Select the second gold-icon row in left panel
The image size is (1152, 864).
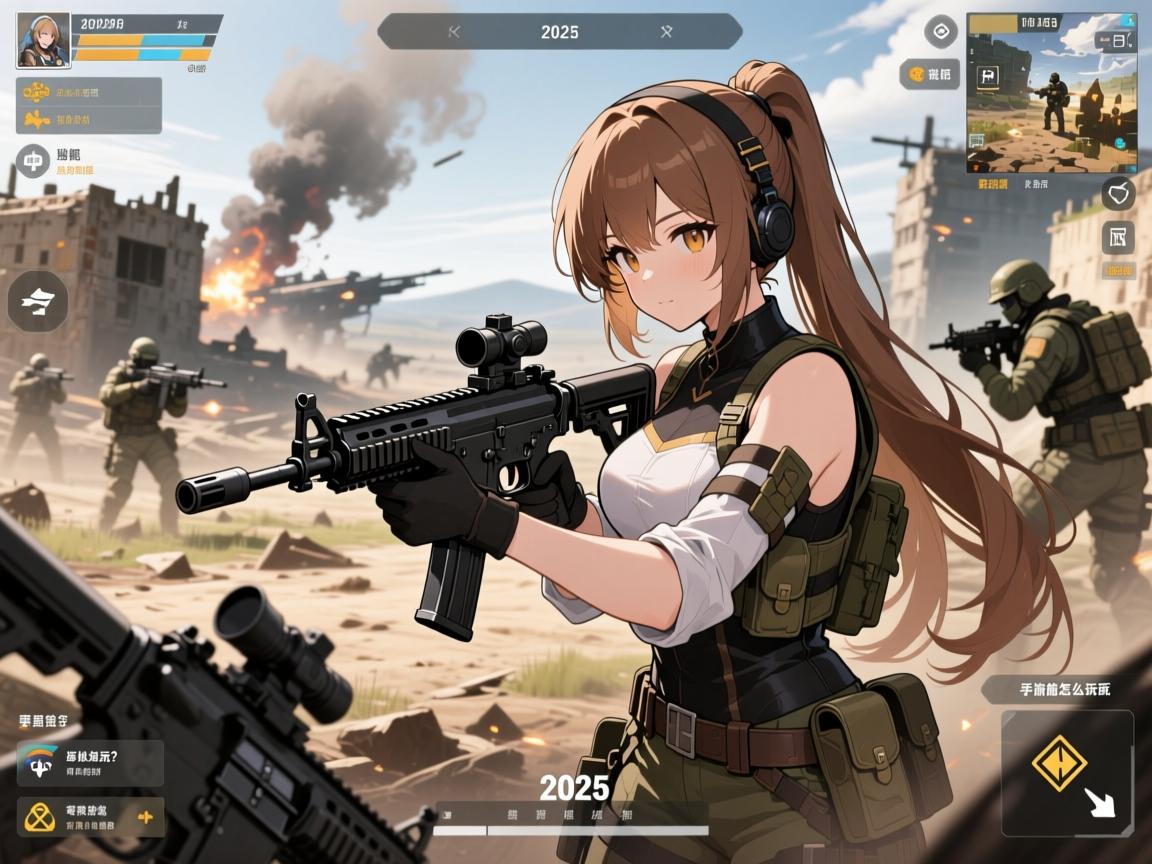point(89,120)
